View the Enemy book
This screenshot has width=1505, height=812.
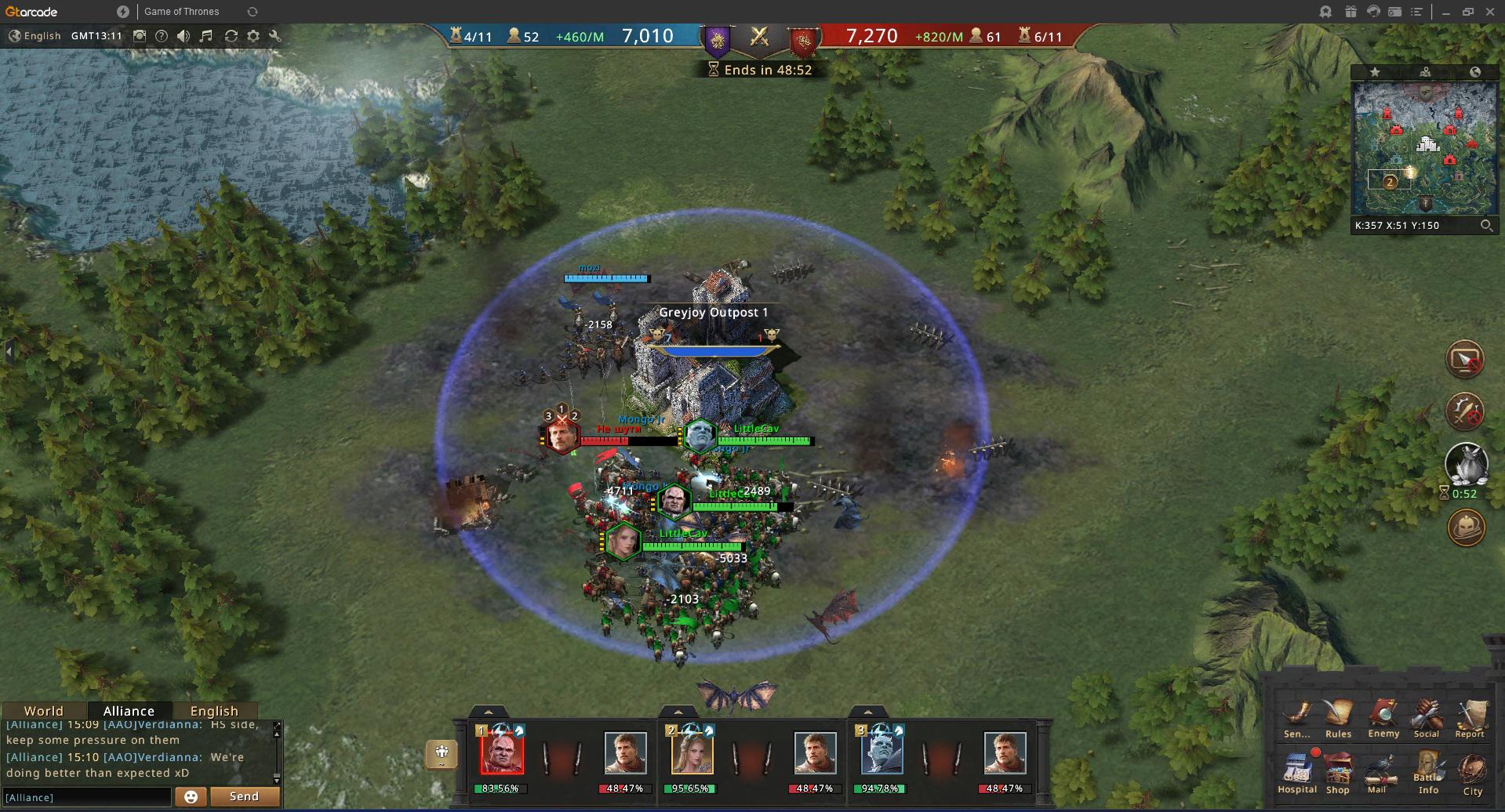coord(1383,716)
